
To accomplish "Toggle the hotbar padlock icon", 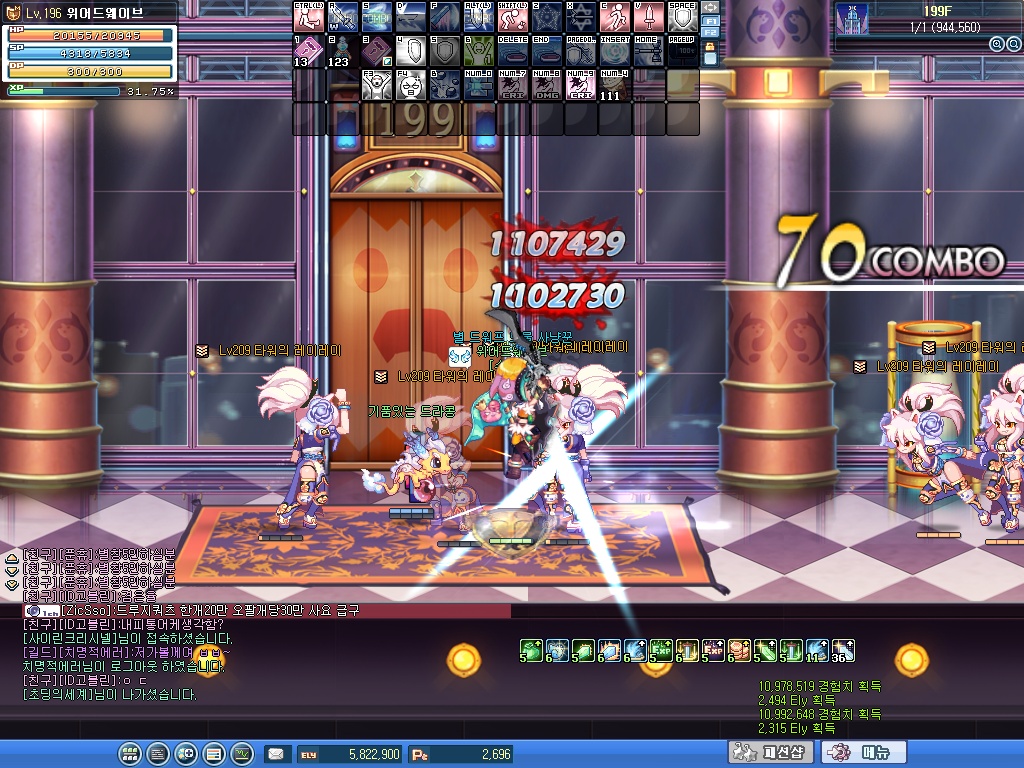I will click(711, 47).
